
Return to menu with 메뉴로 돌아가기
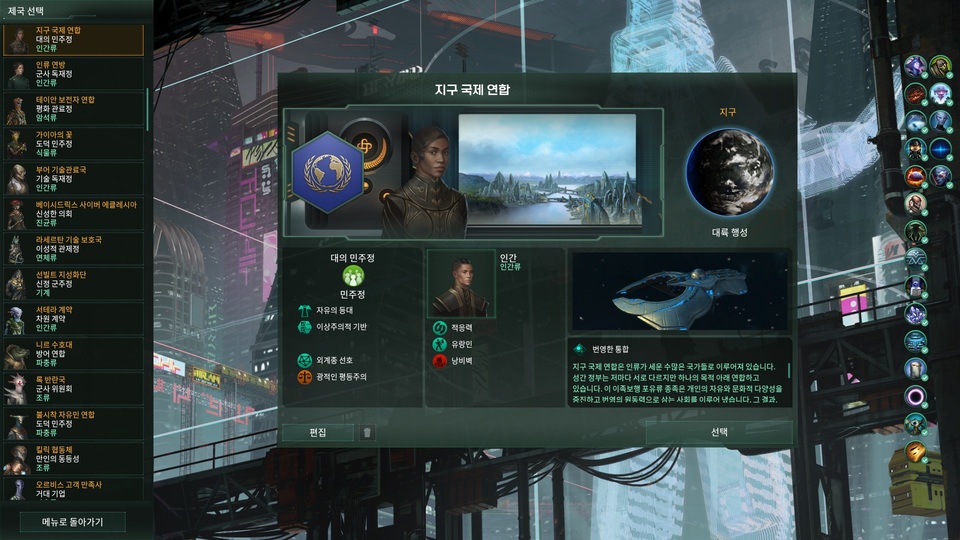pos(73,521)
